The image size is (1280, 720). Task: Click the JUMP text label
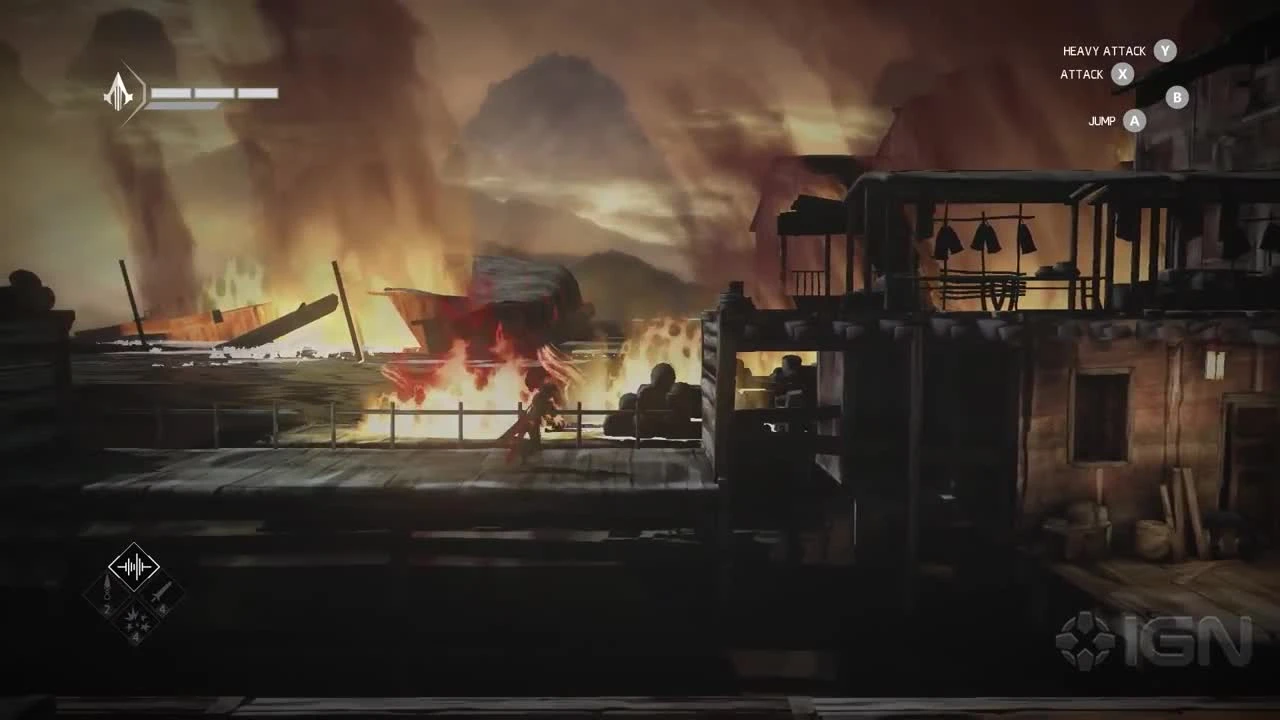click(1100, 120)
